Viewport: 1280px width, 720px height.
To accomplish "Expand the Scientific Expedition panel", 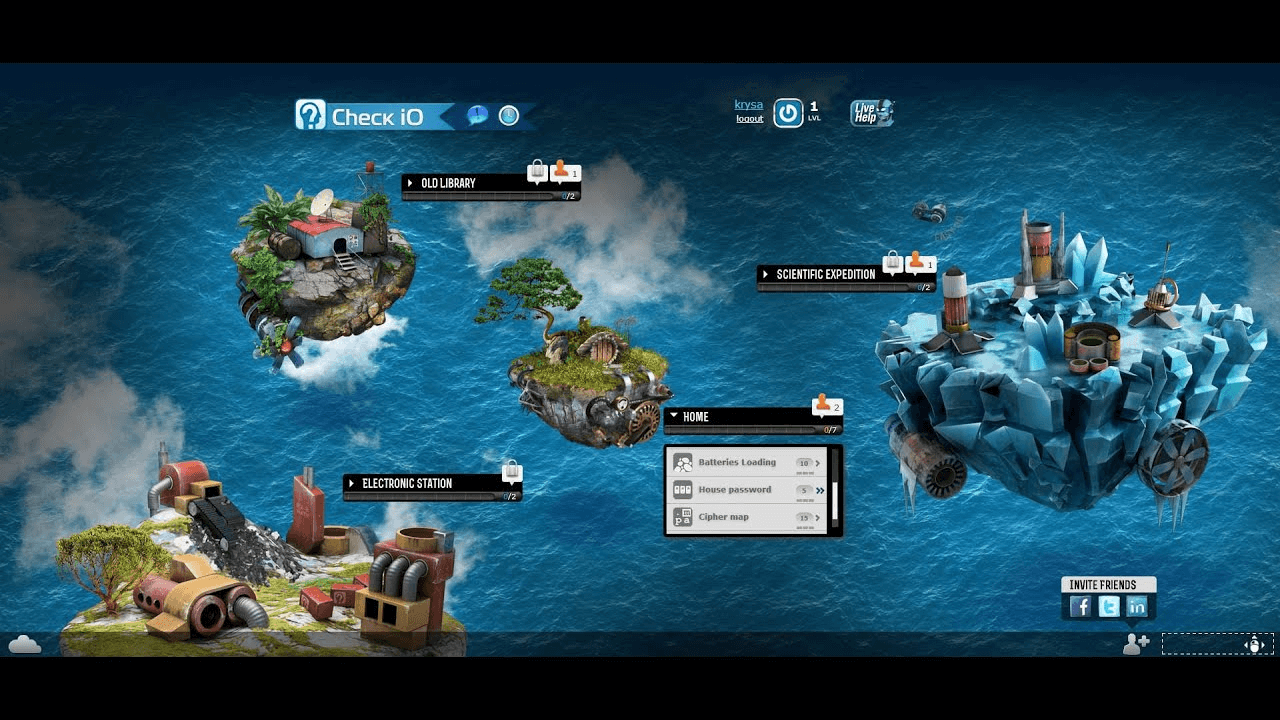I will pyautogui.click(x=766, y=273).
